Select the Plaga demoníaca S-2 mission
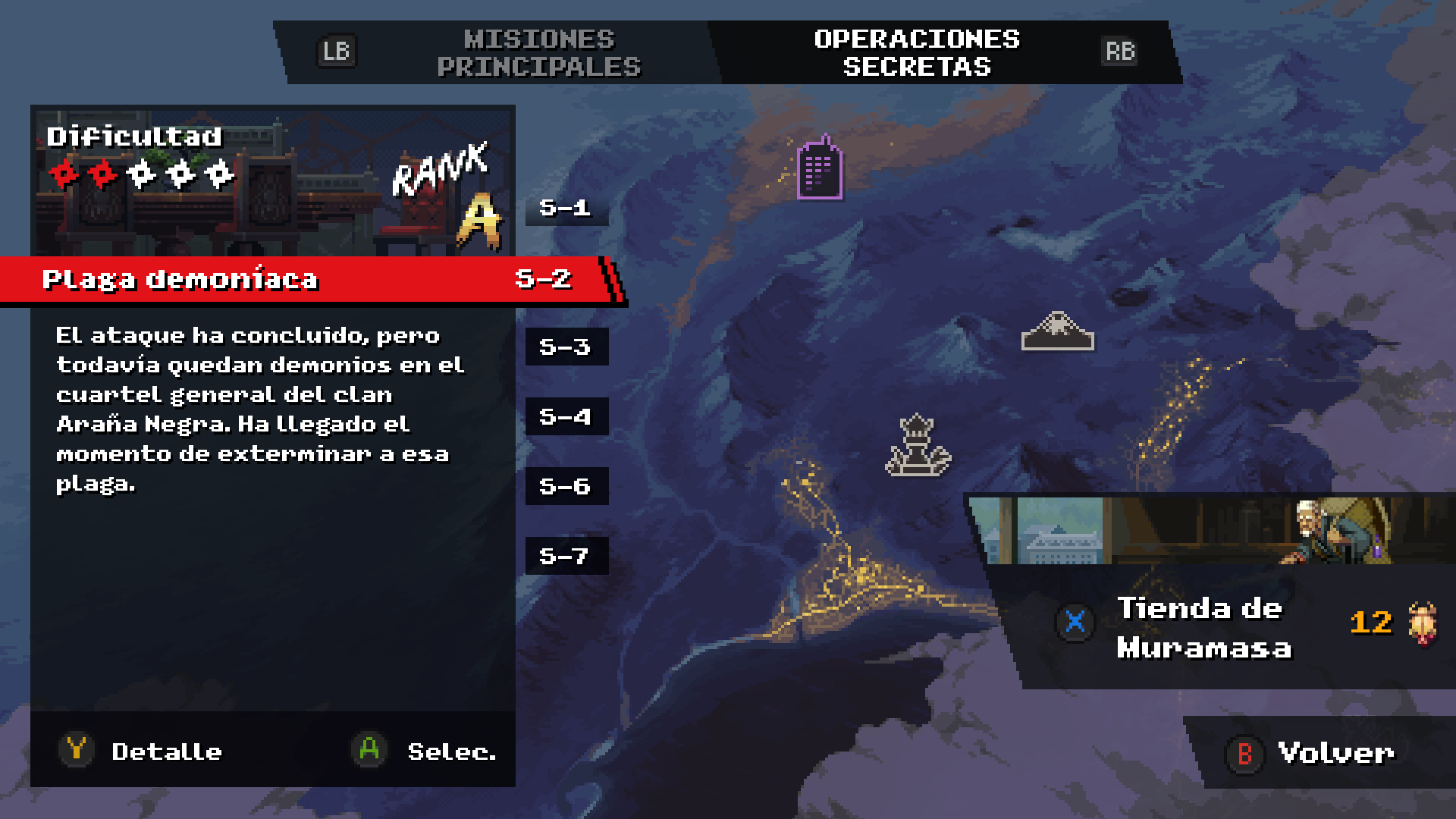Viewport: 1456px width, 819px height. [311, 279]
